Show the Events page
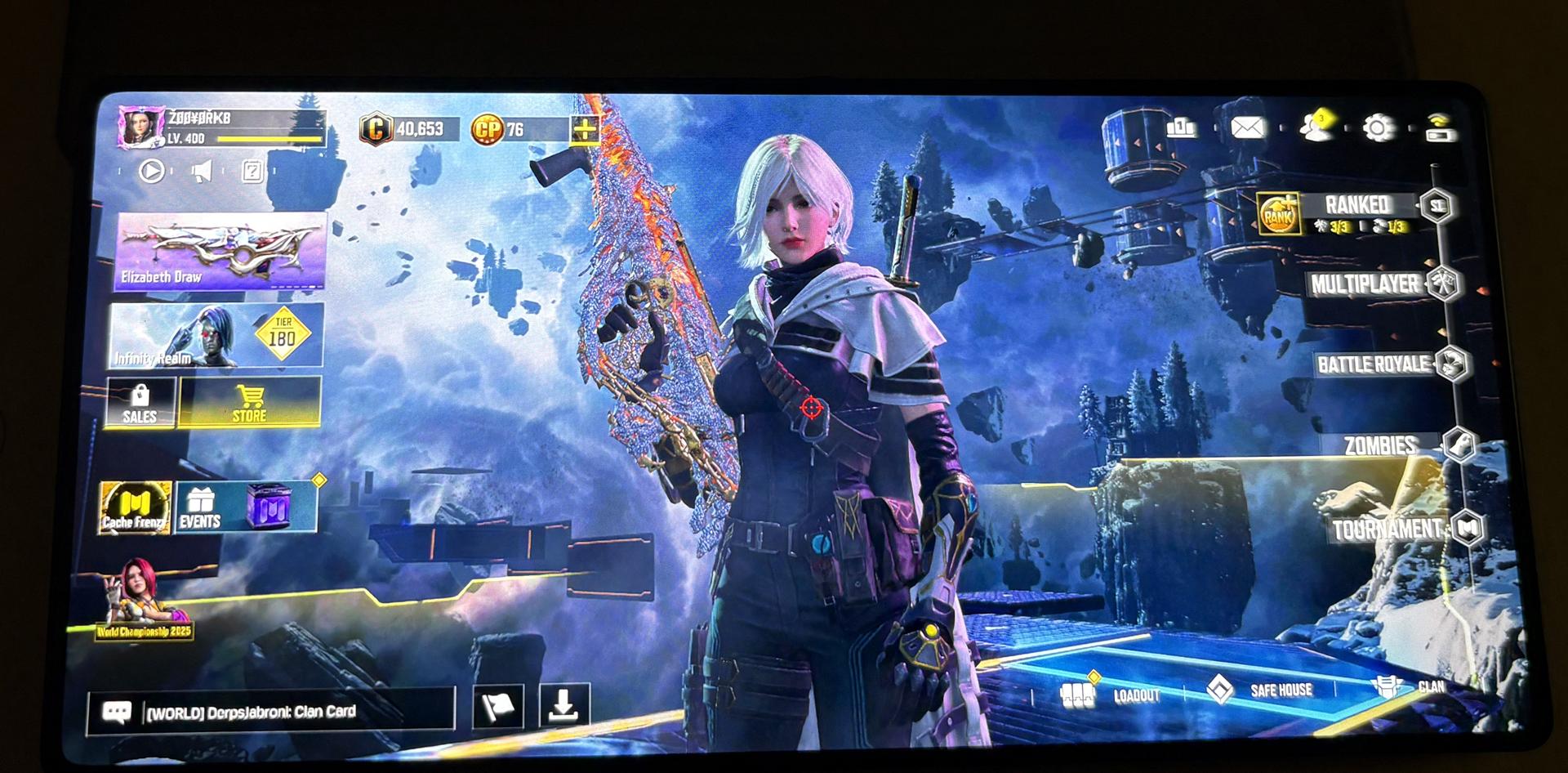This screenshot has width=1568, height=773. point(200,507)
